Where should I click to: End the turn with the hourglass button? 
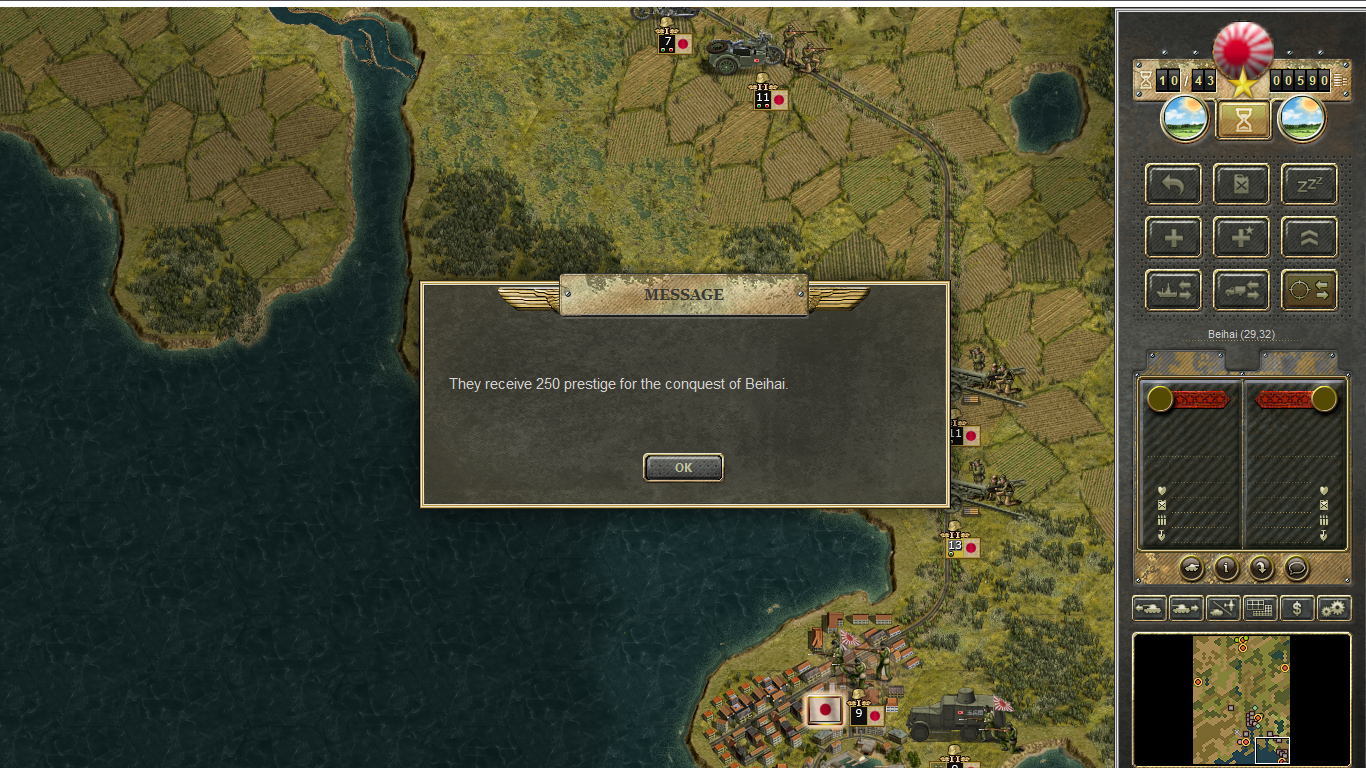[1243, 120]
